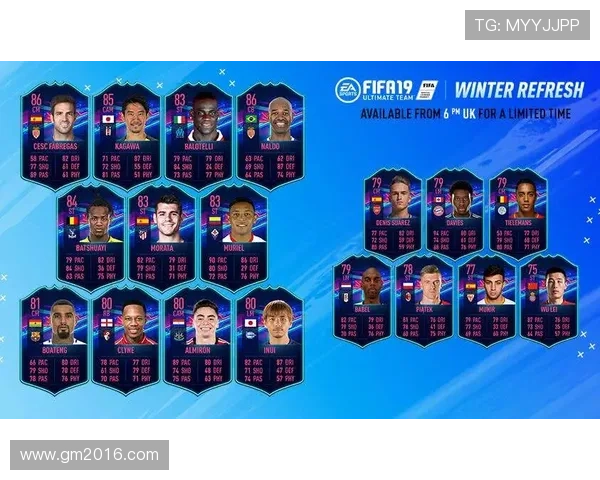This screenshot has width=600, height=480.
Task: Open the Piatek player card
Action: pos(424,298)
